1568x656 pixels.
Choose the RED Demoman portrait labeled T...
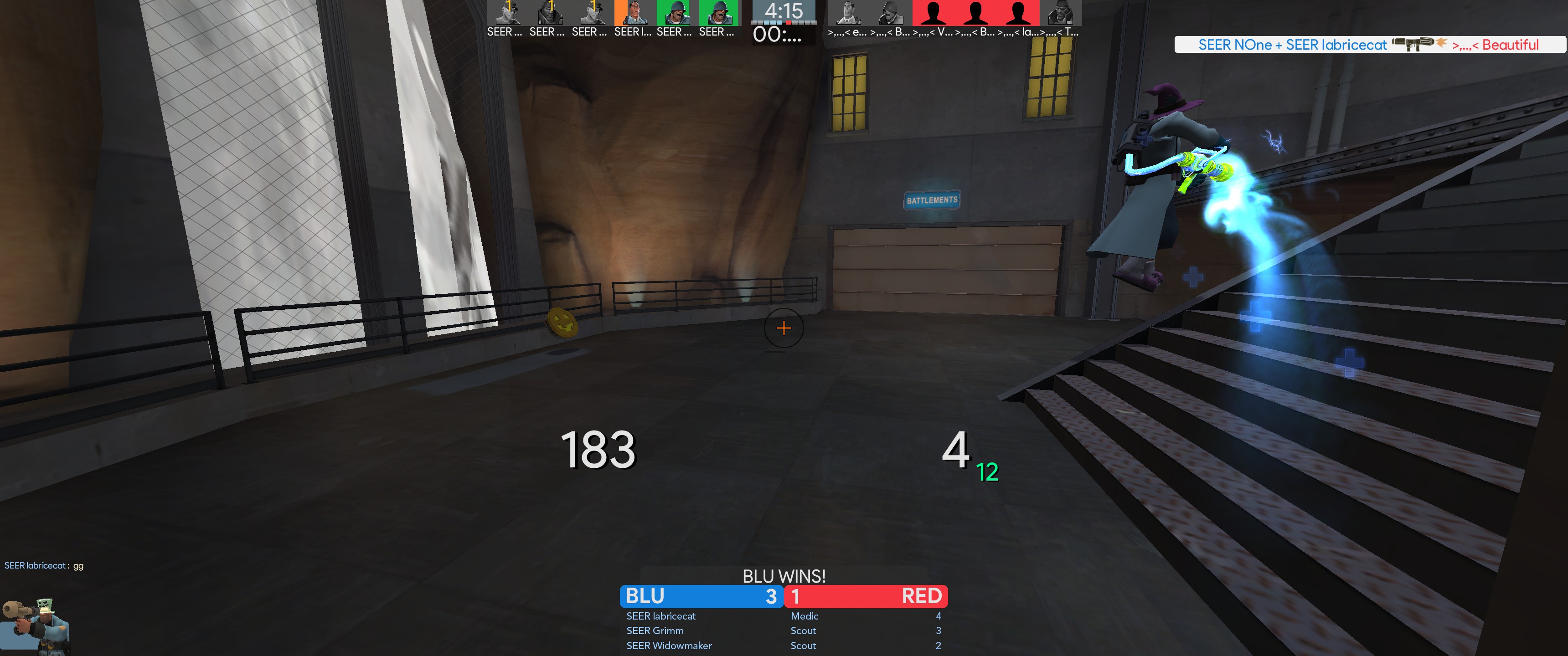click(x=1060, y=13)
